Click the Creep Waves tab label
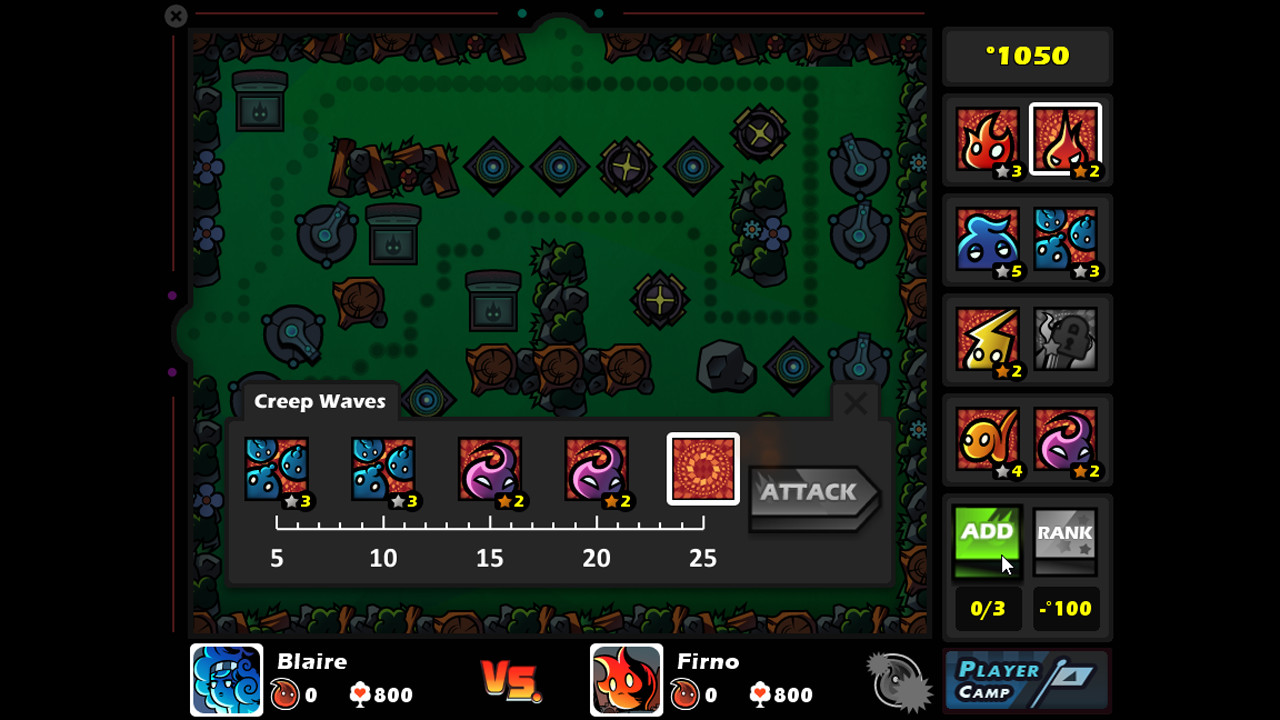Image resolution: width=1280 pixels, height=720 pixels. point(319,401)
